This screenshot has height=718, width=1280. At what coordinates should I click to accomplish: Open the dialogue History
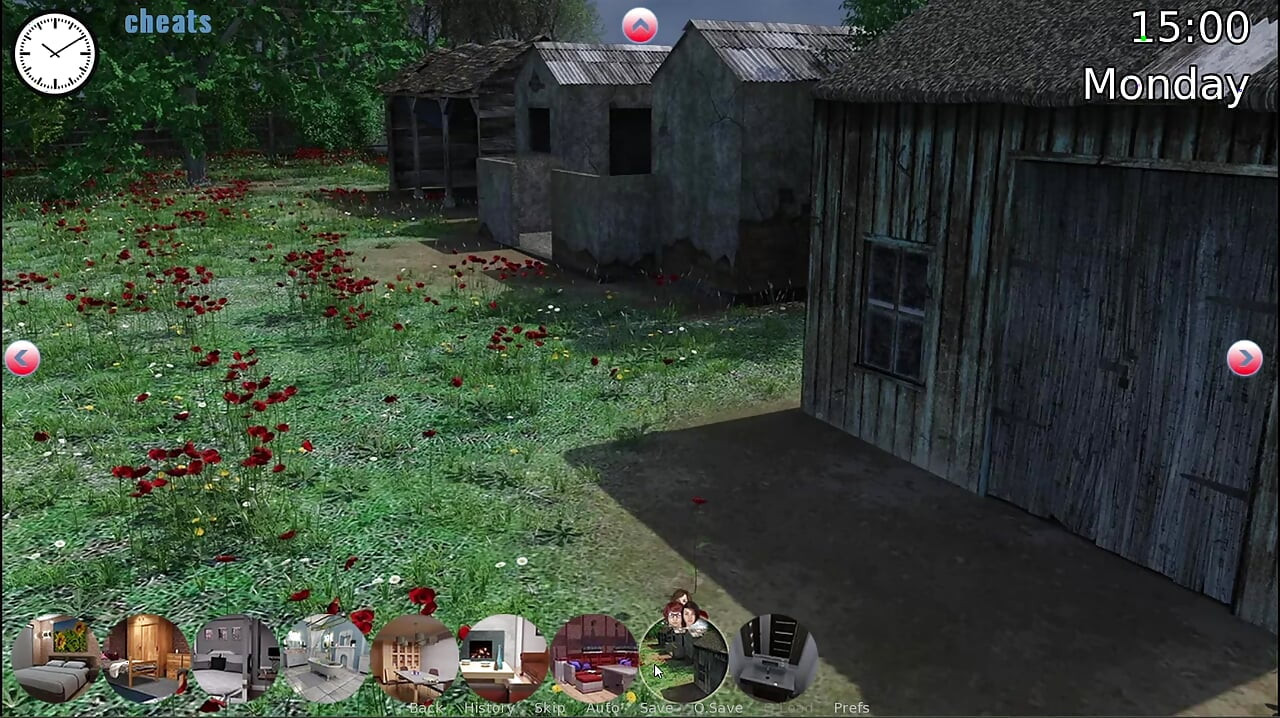click(x=489, y=708)
